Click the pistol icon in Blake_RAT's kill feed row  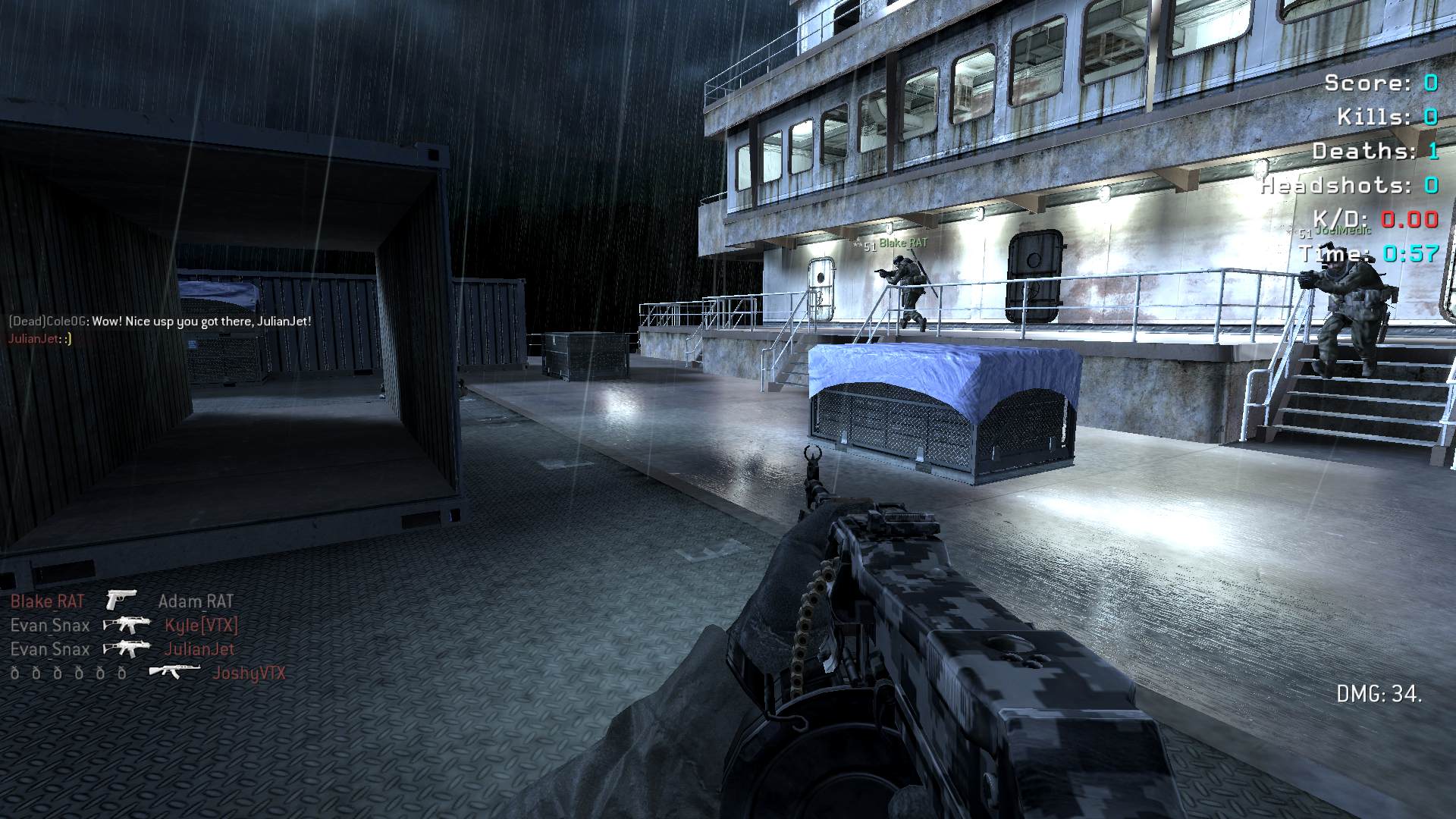pyautogui.click(x=121, y=600)
